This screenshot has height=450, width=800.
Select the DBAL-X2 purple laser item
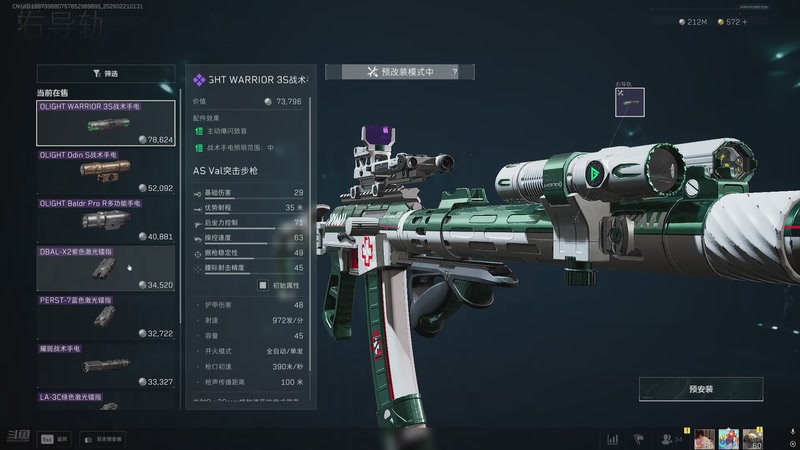pyautogui.click(x=105, y=269)
